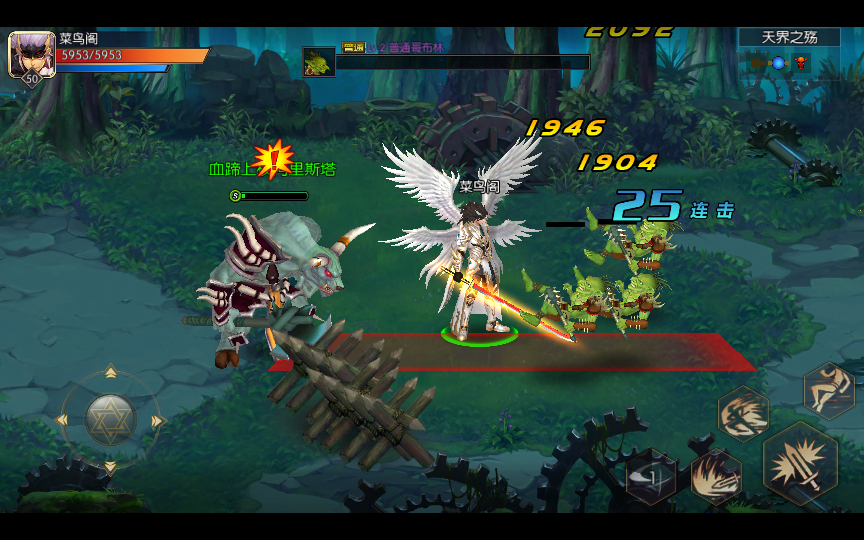Viewport: 864px width, 540px height.
Task: Open the player portrait at level 50
Action: pos(30,55)
